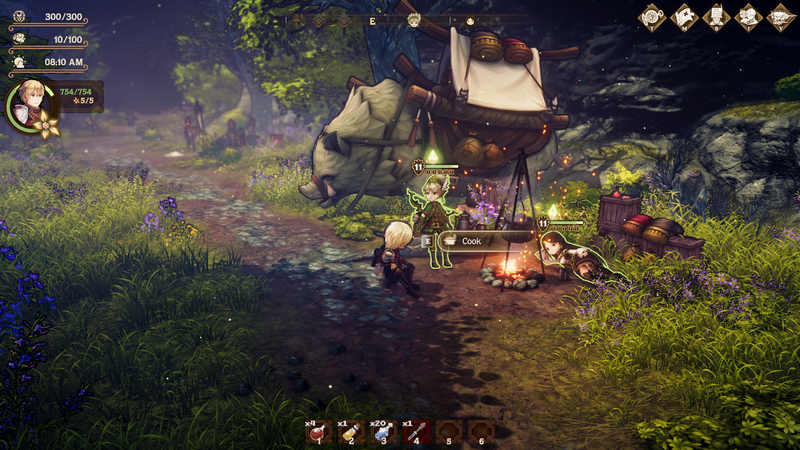Viewport: 800px width, 450px height.
Task: Open the backpack inventory icon
Action: point(716,17)
